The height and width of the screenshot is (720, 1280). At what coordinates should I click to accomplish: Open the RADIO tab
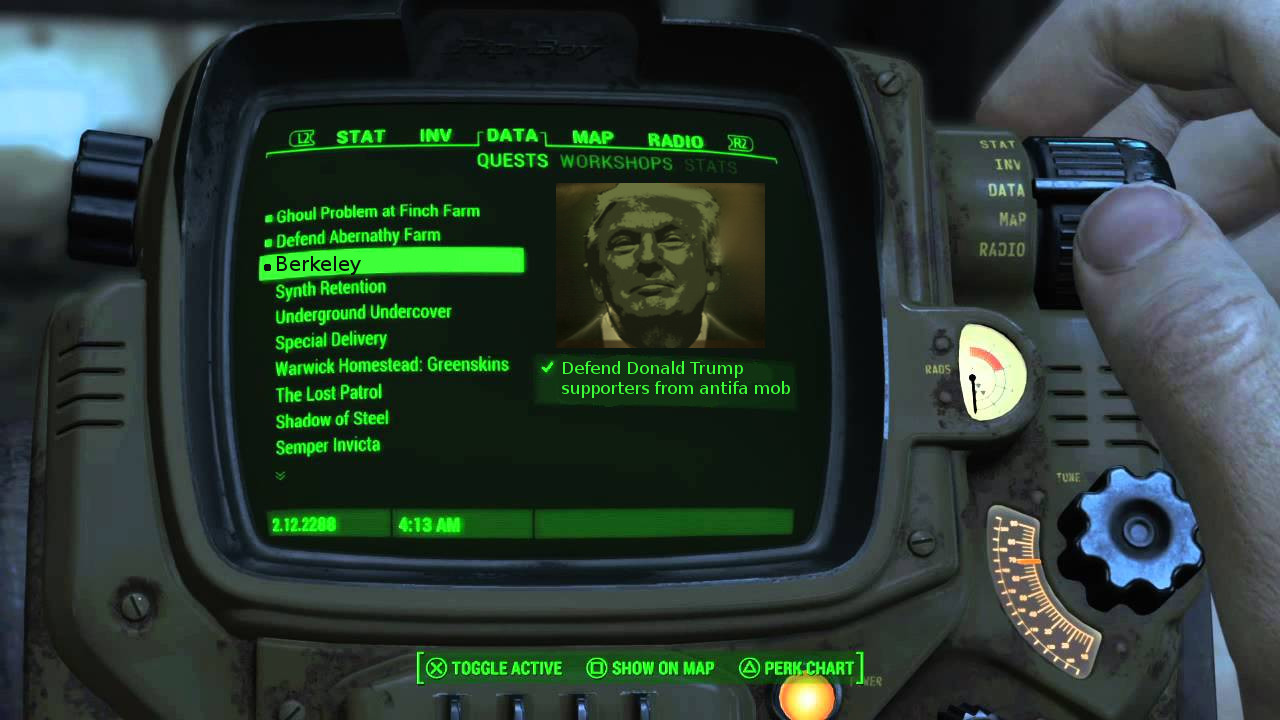click(x=675, y=141)
